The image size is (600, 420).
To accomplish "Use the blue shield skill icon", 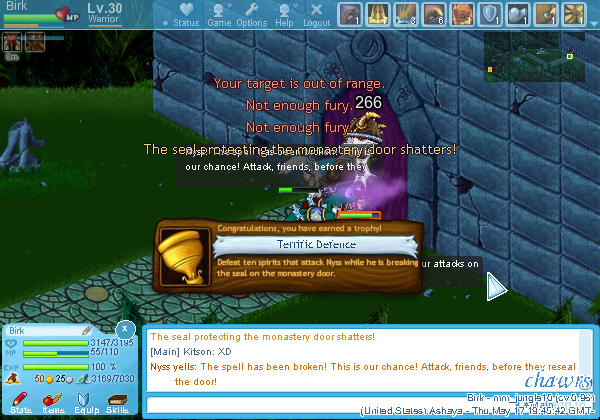I will 490,14.
